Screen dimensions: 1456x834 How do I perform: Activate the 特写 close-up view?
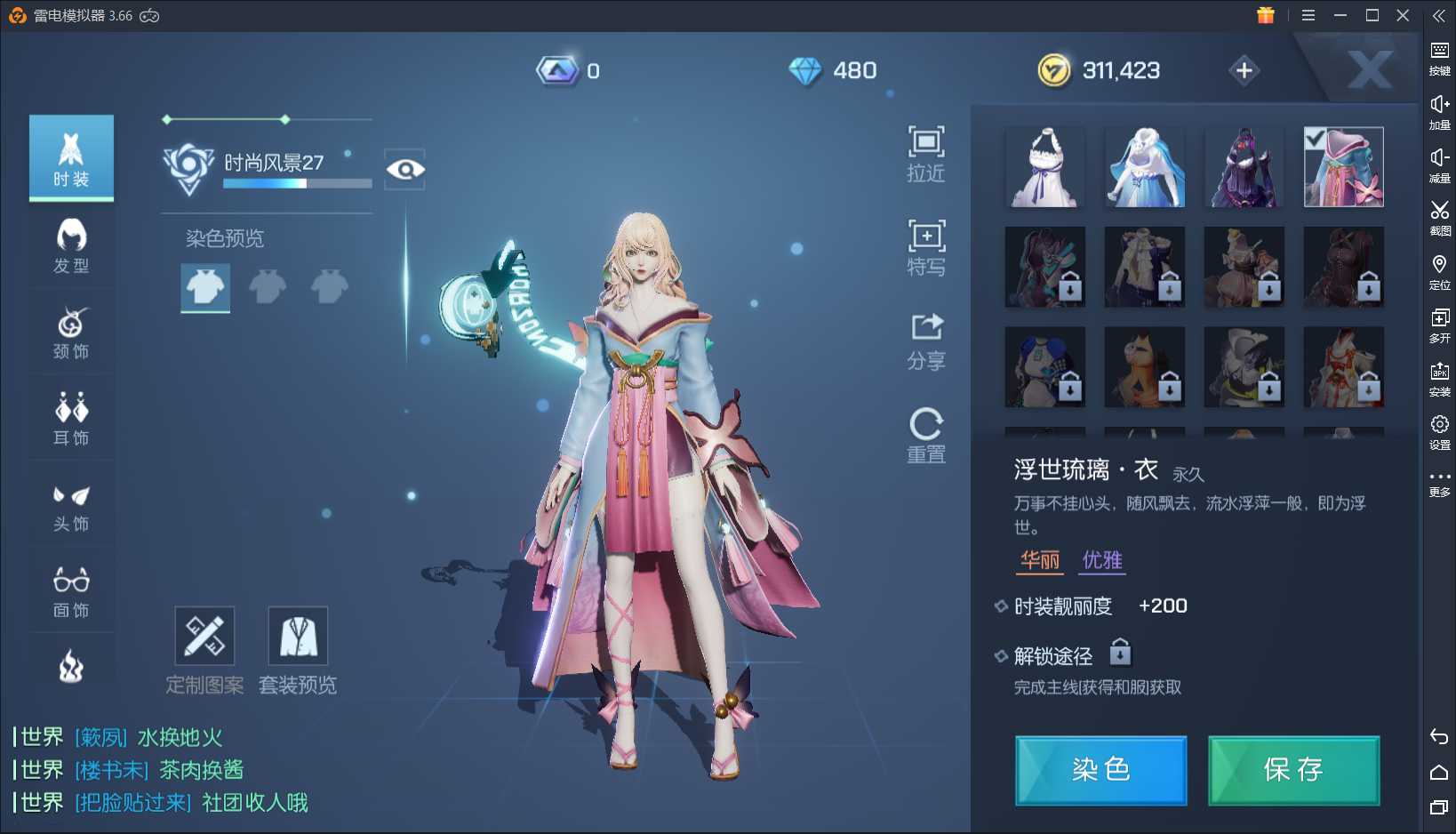click(x=925, y=247)
